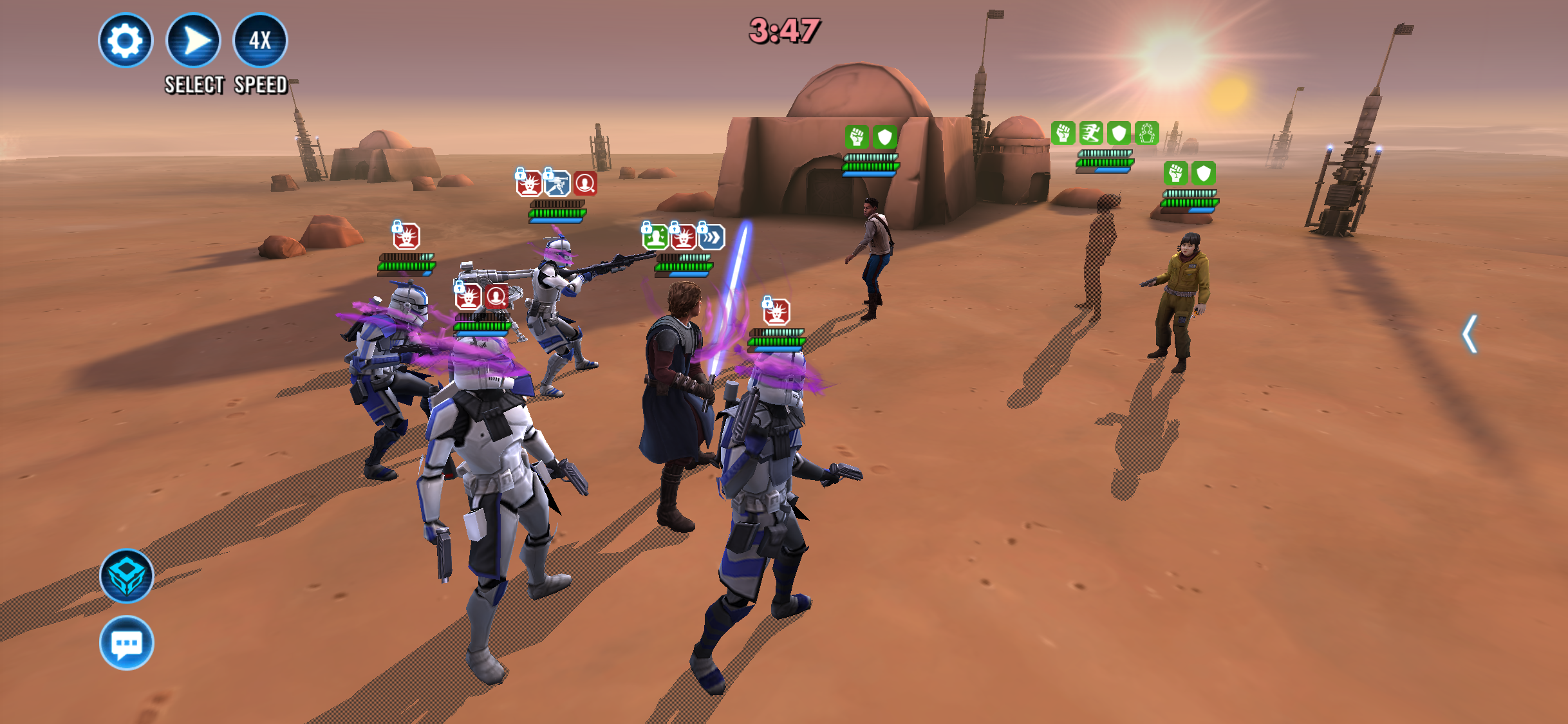Open the gear settings menu
Viewport: 1568px width, 724px height.
(x=126, y=41)
